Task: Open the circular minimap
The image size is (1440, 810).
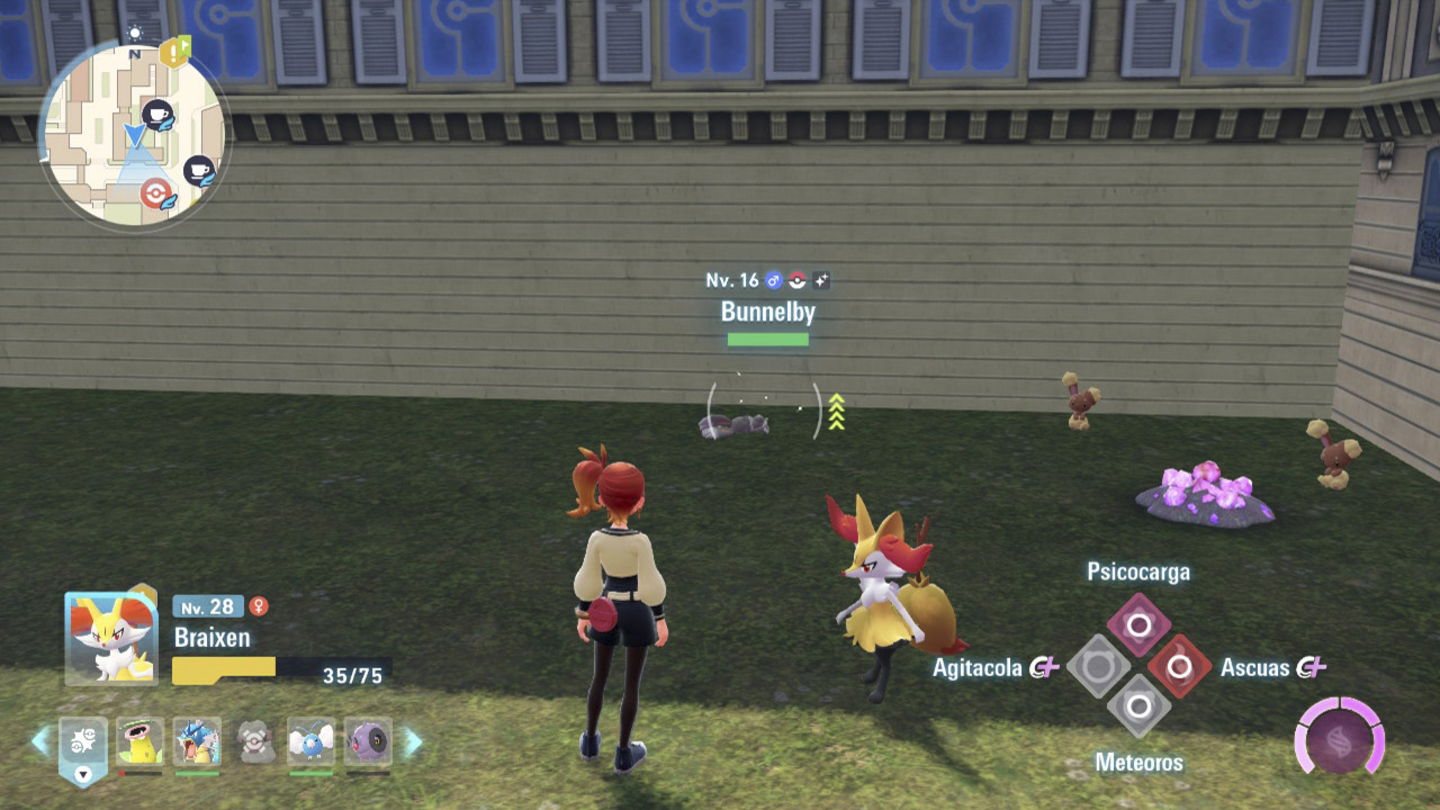Action: 135,135
